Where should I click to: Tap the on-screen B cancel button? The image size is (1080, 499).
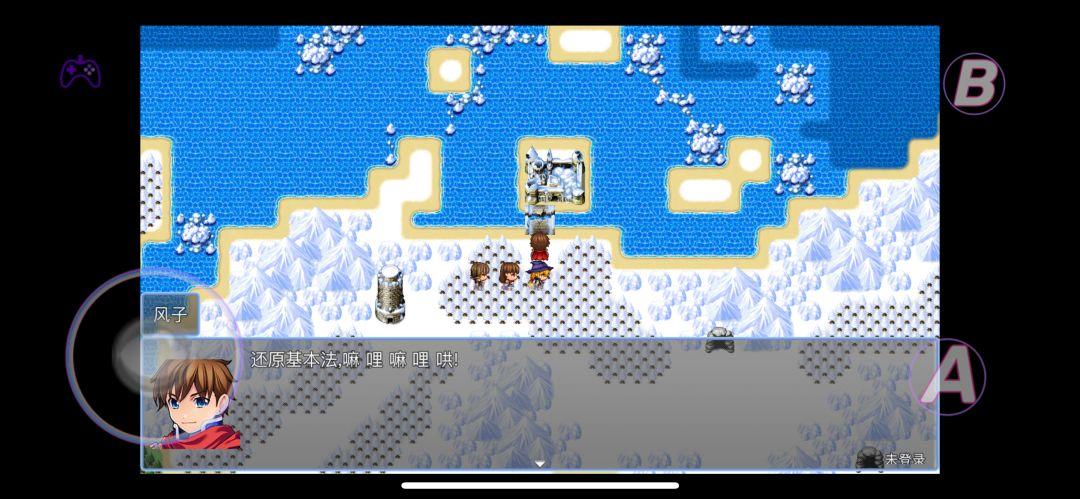(x=974, y=84)
